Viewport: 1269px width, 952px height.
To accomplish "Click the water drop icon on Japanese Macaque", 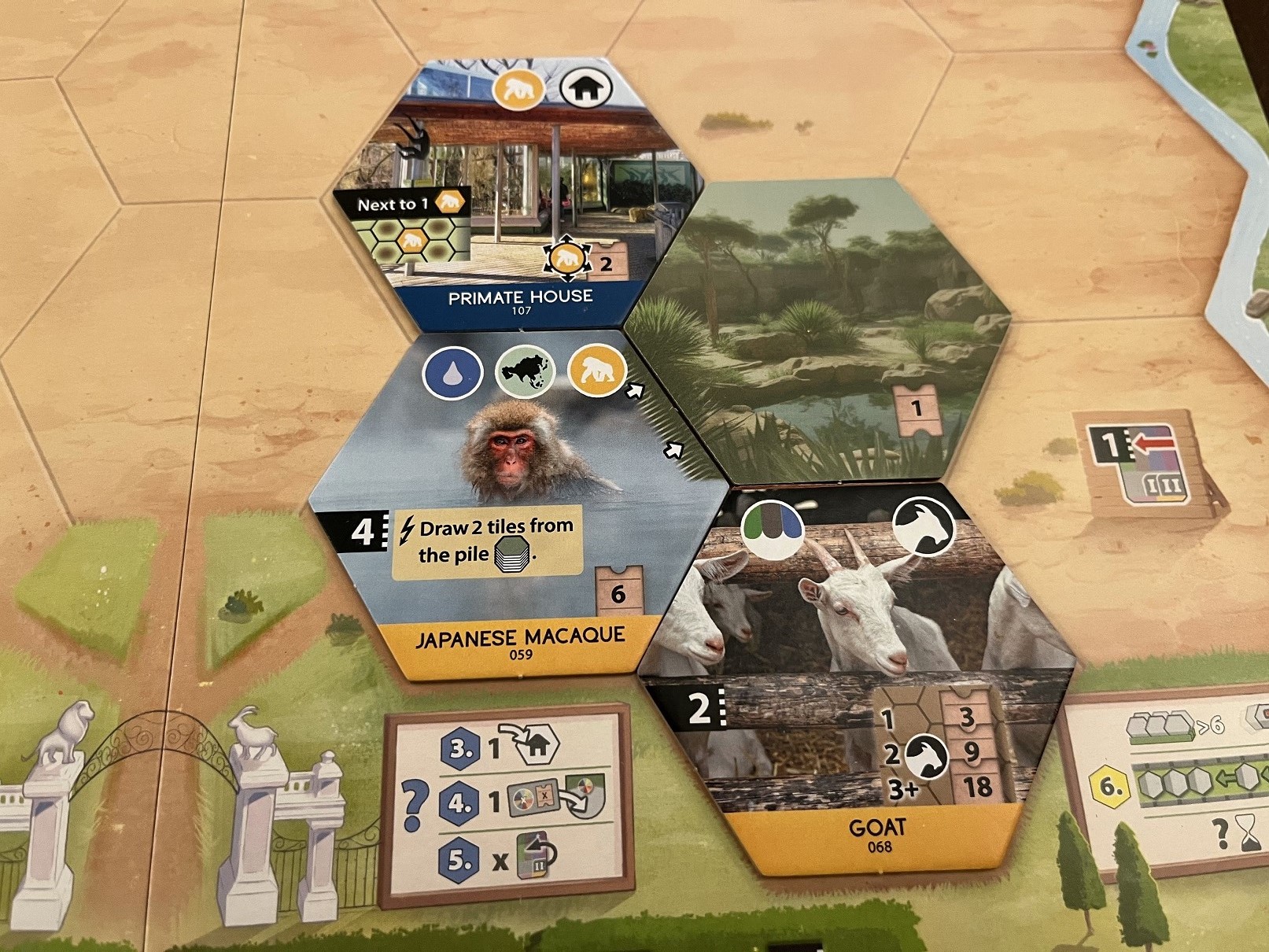I will tap(452, 373).
